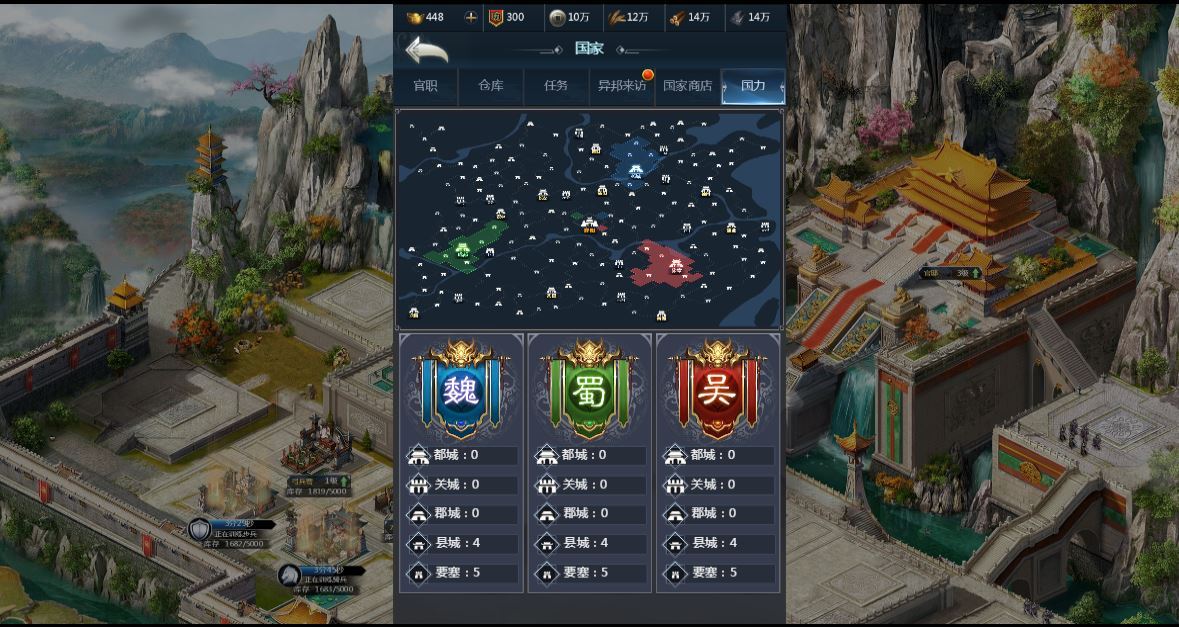This screenshot has width=1179, height=627.
Task: Select the green Shu territory on the map
Action: click(x=465, y=247)
